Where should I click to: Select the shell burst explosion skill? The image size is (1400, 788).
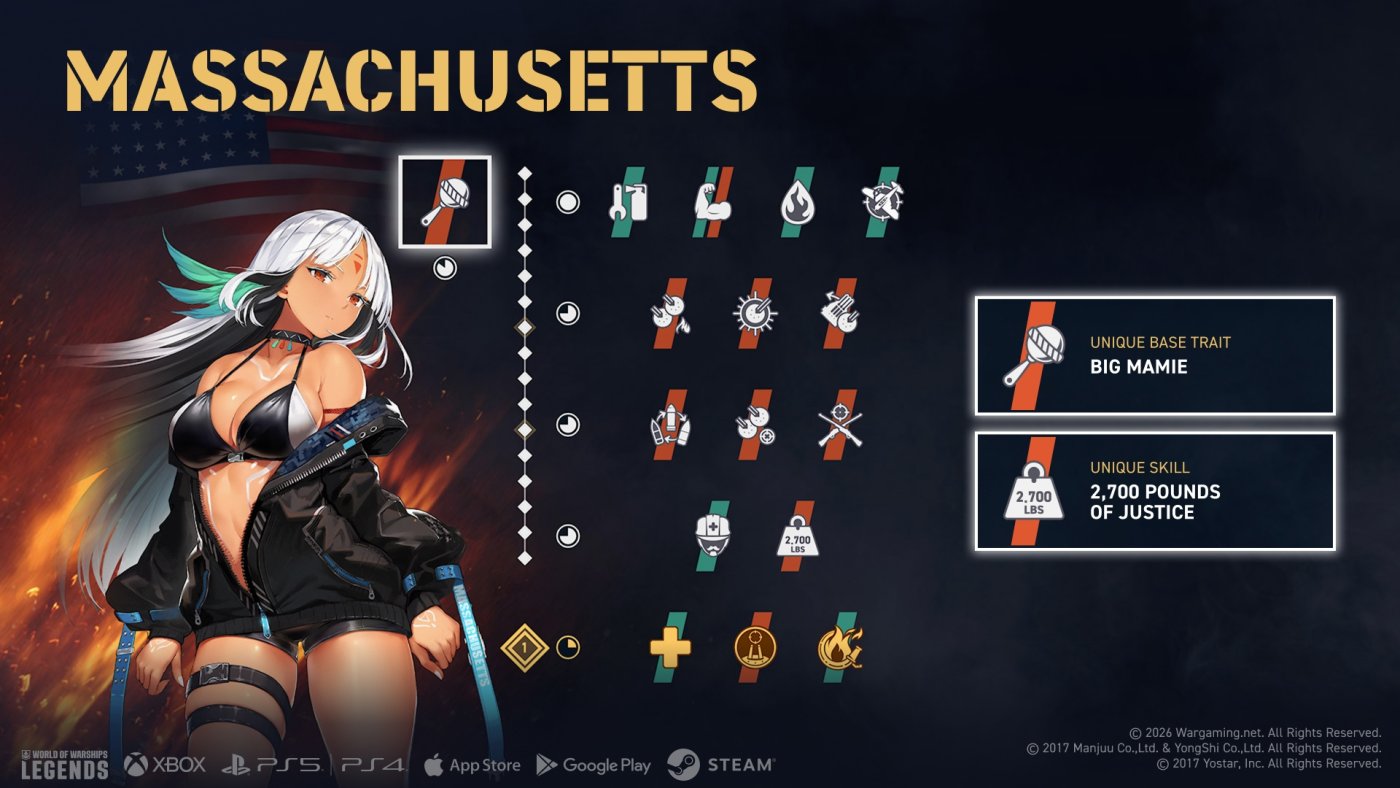755,313
